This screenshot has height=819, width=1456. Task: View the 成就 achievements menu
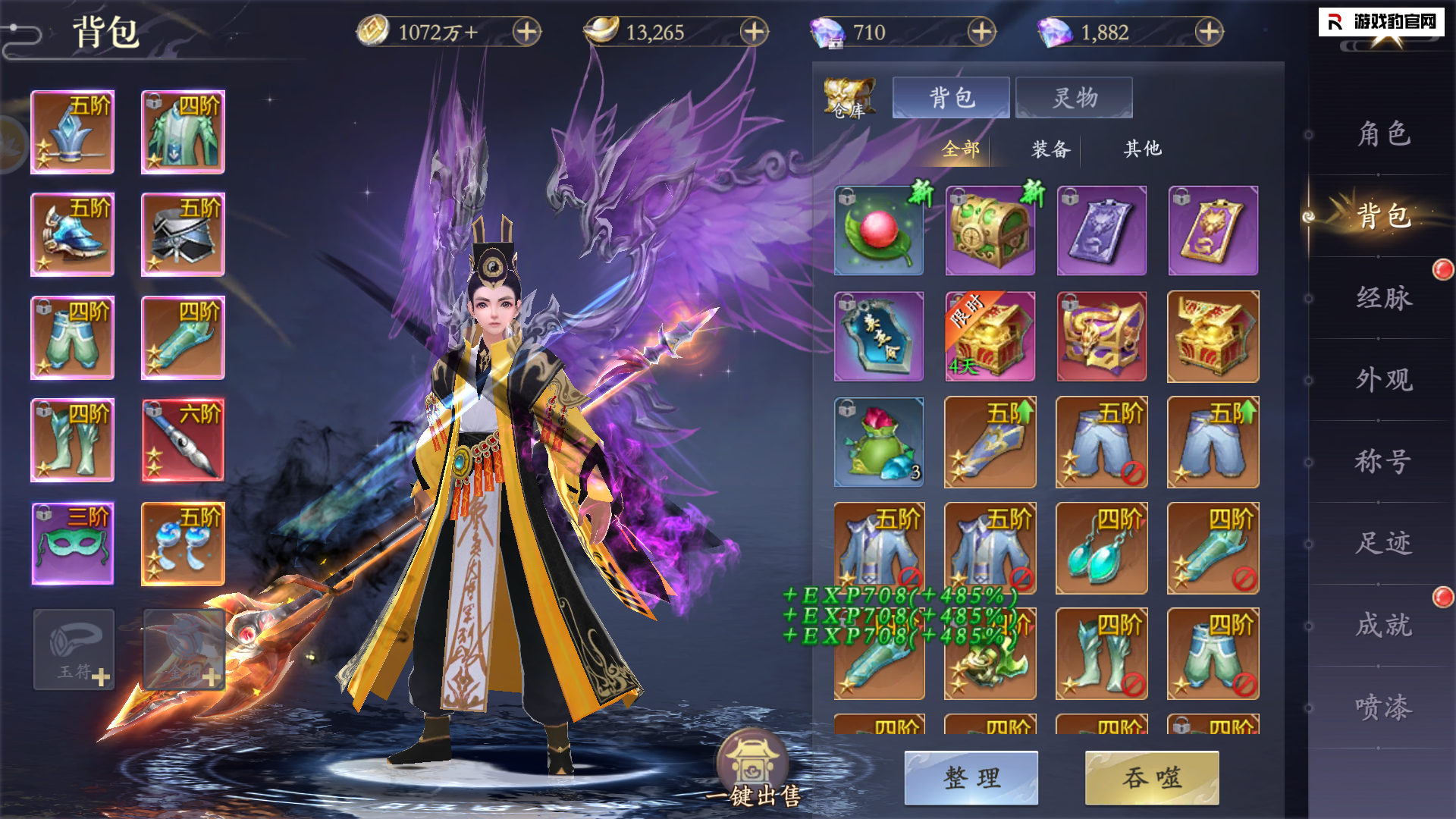pos(1383,625)
